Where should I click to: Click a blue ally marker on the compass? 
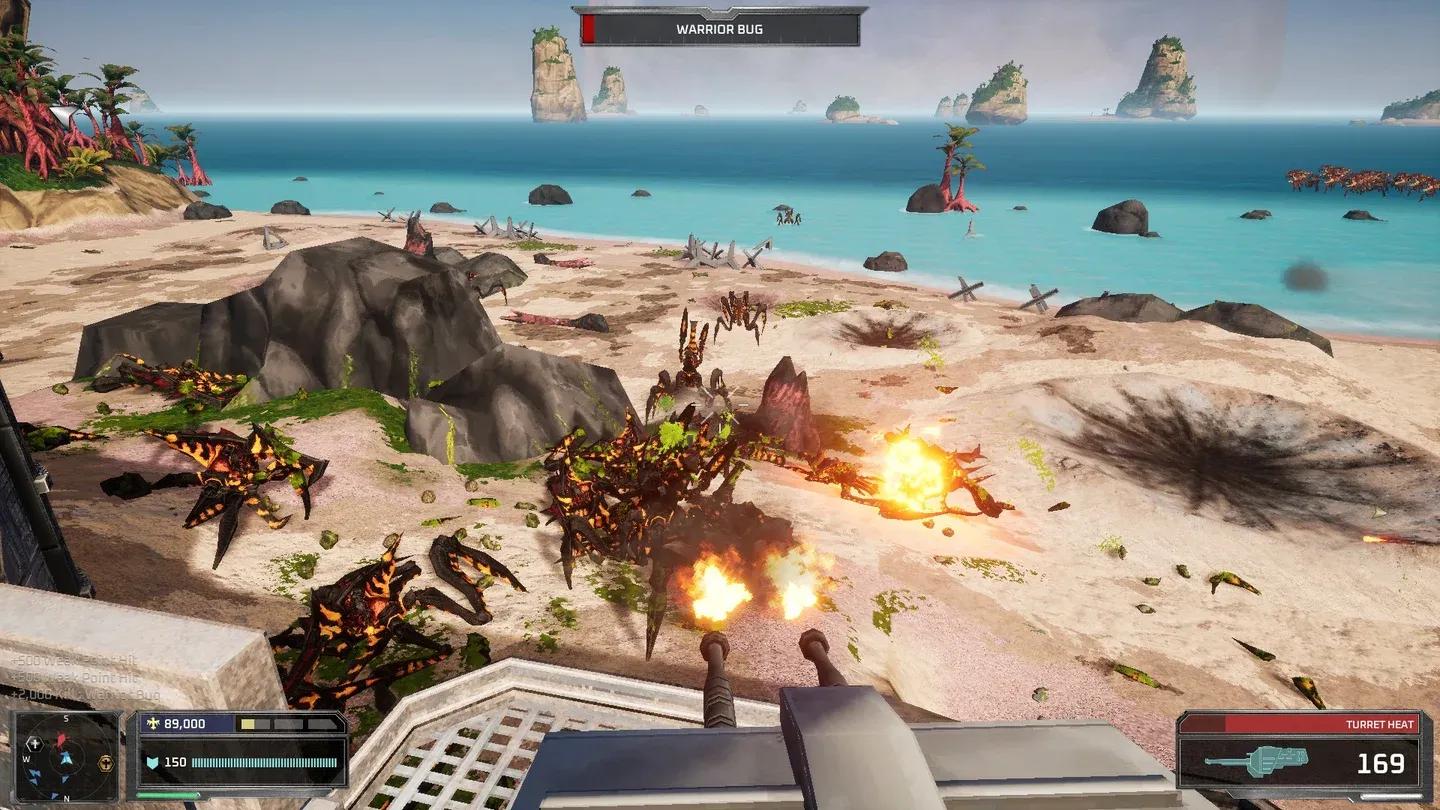32,772
